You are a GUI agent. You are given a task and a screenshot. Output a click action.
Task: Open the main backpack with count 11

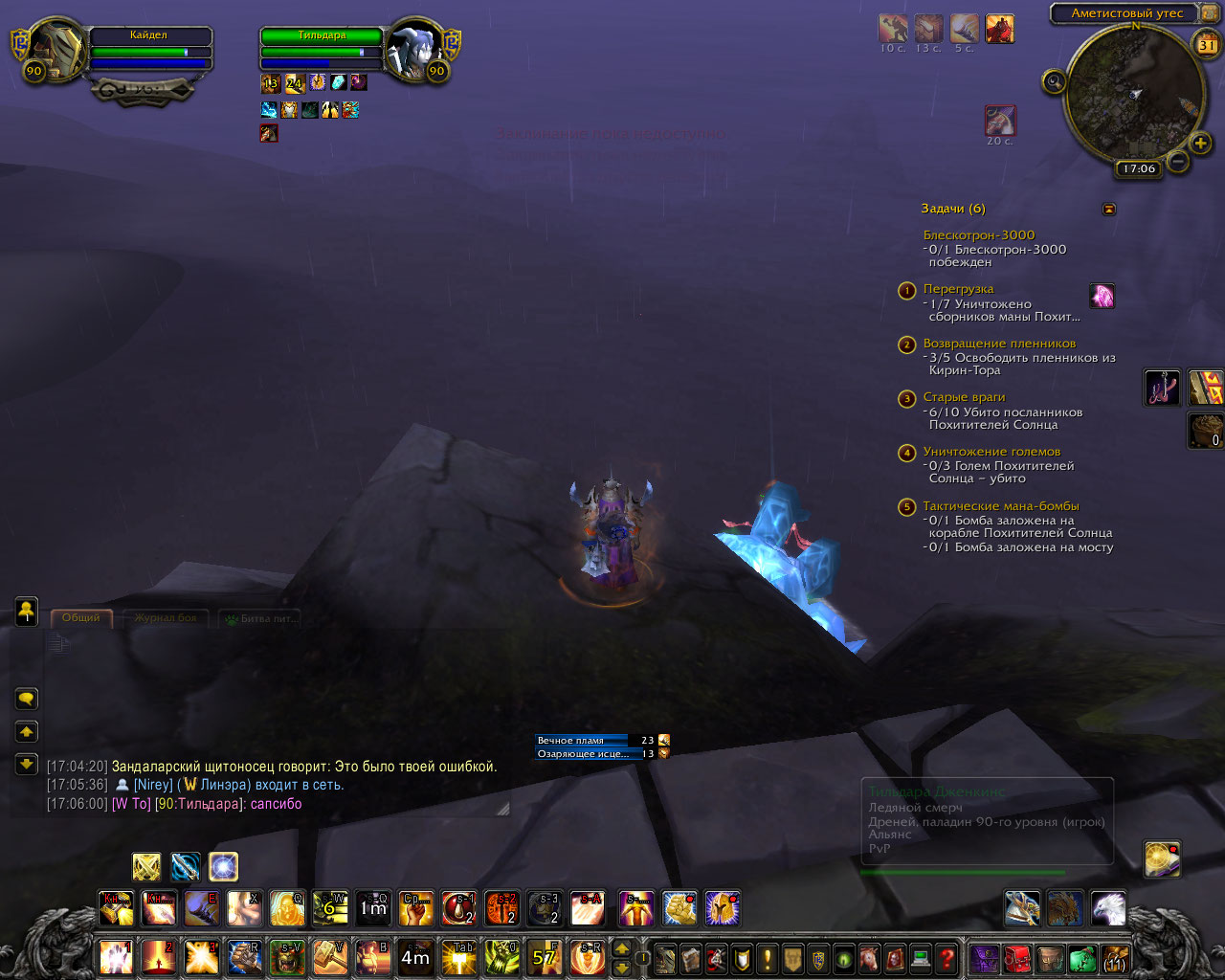click(x=1115, y=958)
